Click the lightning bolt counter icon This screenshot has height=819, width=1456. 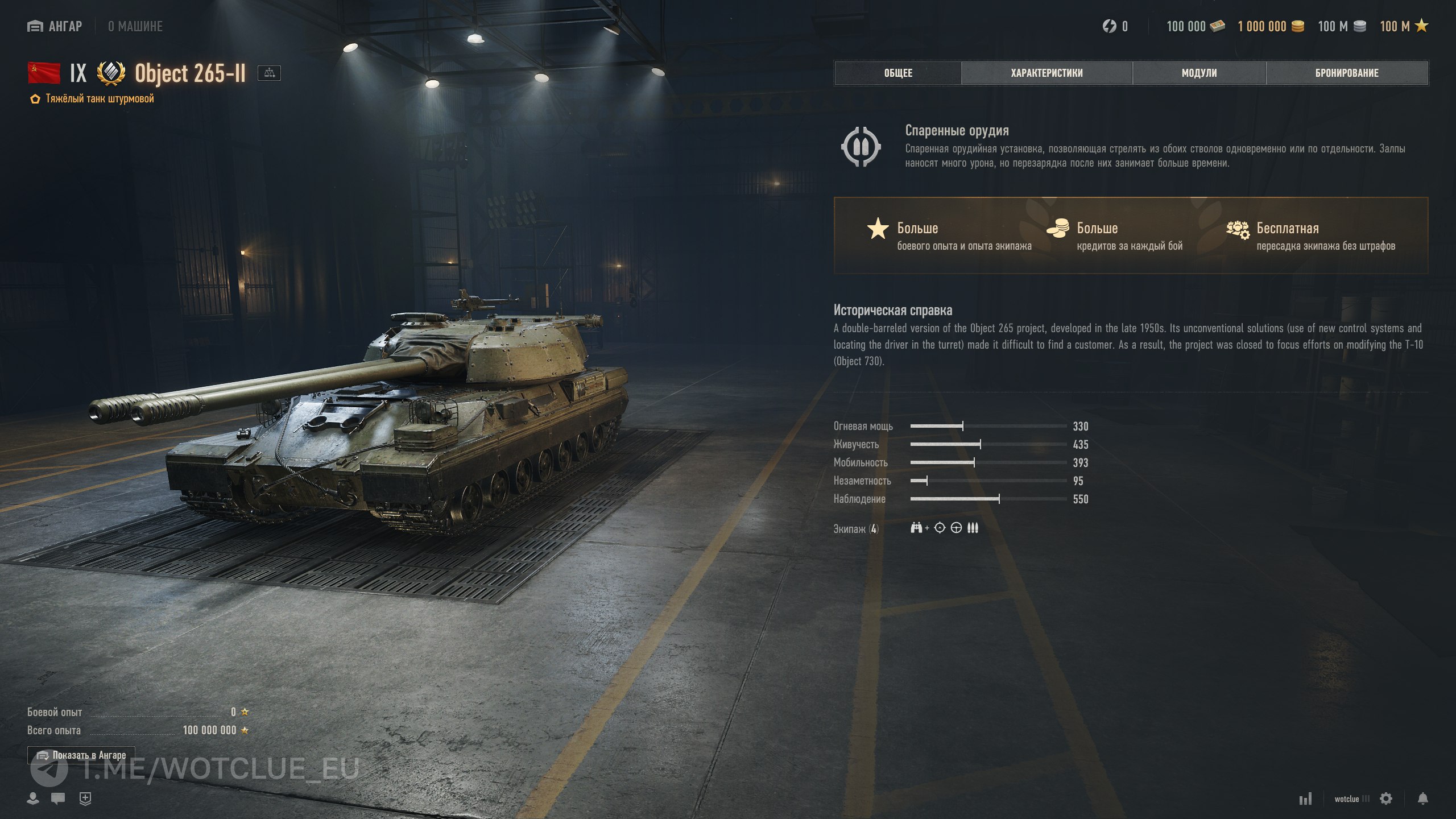(1110, 26)
